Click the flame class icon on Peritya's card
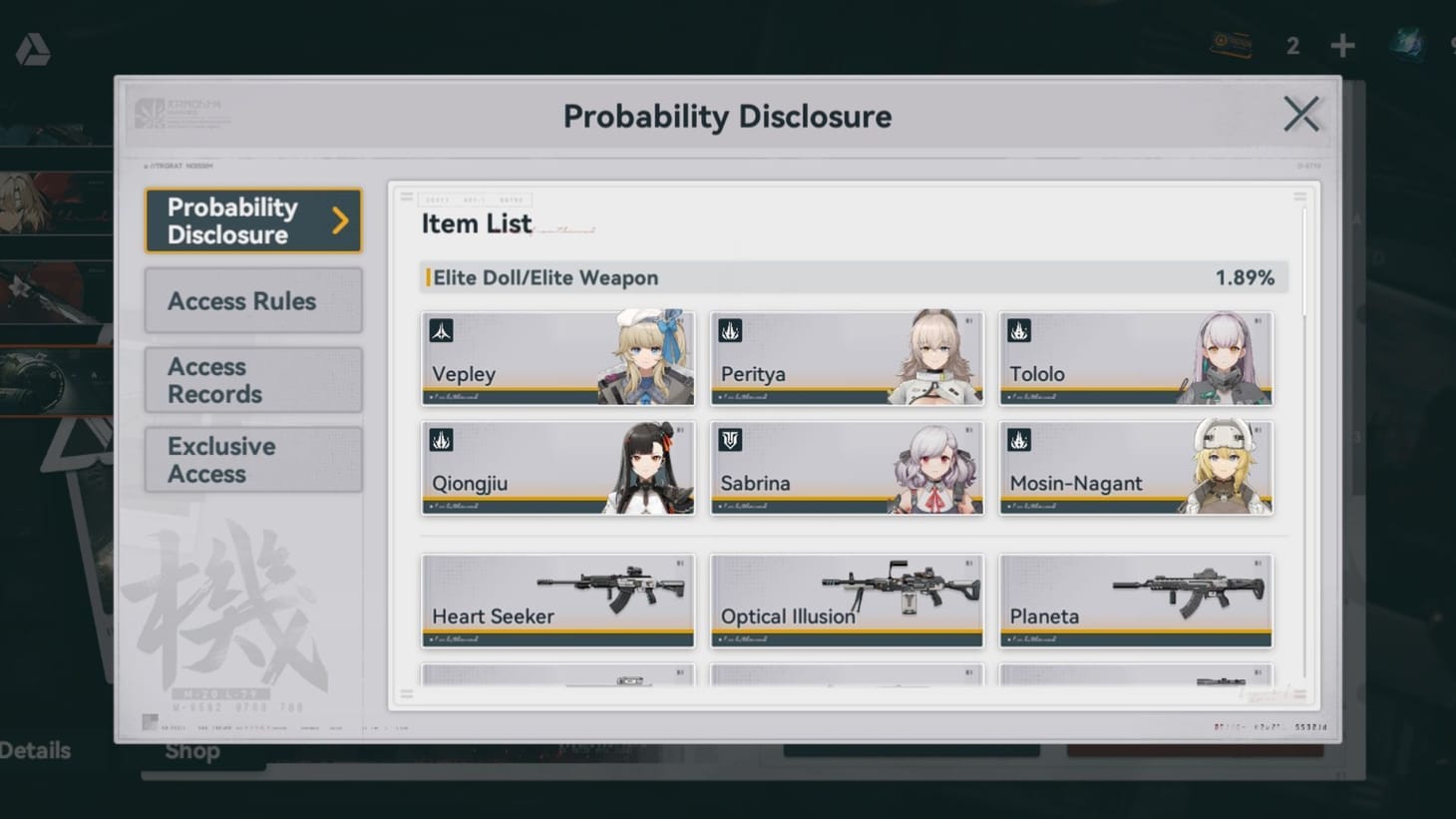The width and height of the screenshot is (1456, 819). (730, 330)
